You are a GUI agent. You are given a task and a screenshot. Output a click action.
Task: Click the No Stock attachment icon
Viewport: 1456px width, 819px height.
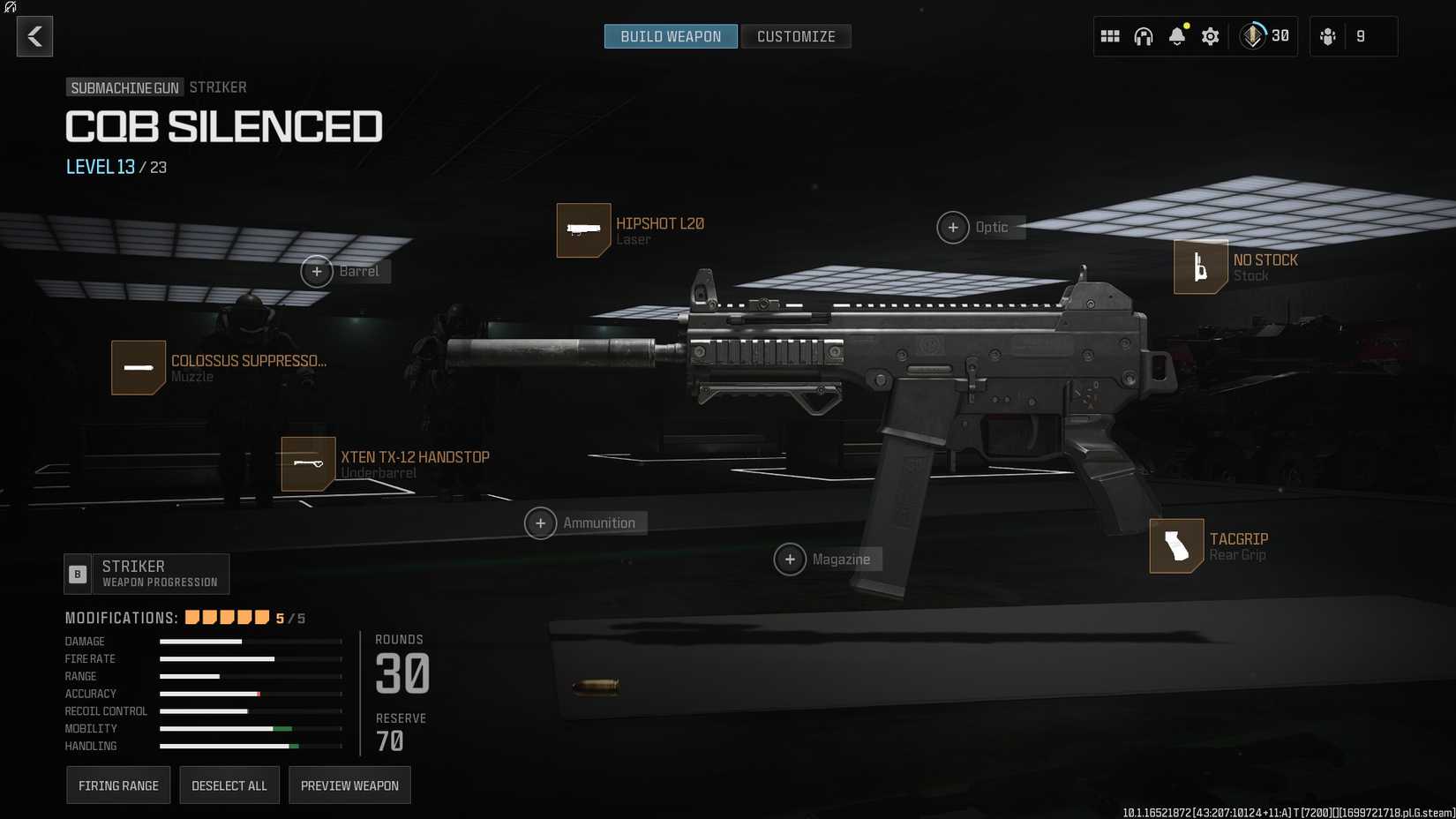point(1200,267)
